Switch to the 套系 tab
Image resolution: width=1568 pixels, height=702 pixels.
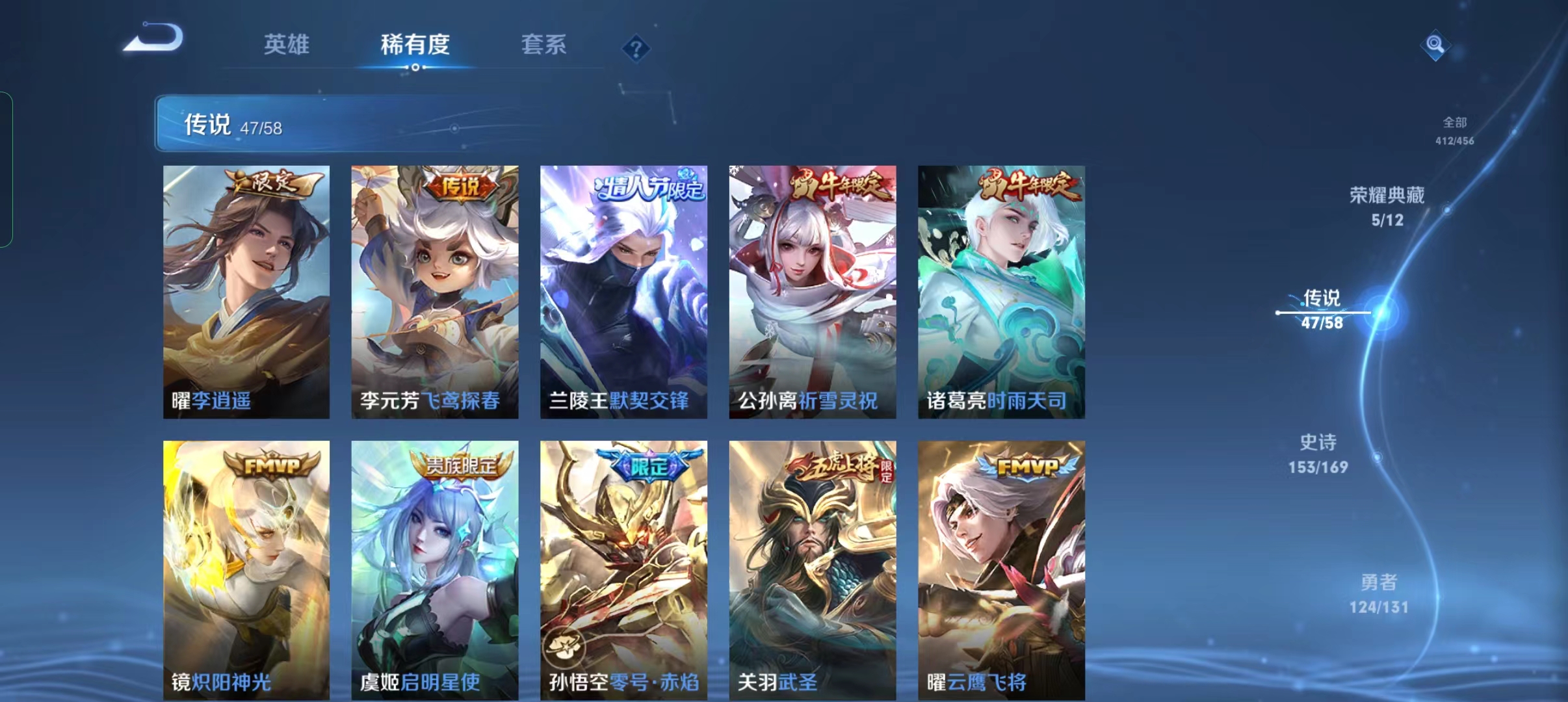(544, 44)
